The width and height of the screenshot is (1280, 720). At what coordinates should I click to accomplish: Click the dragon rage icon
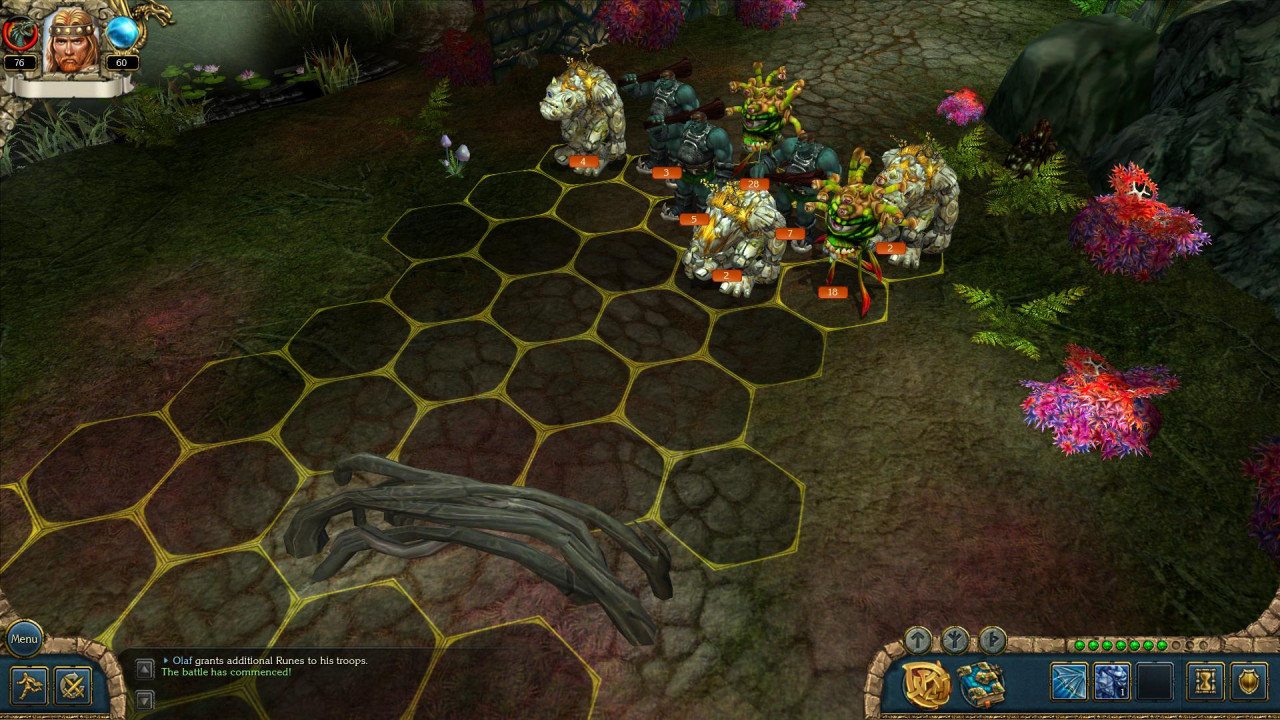[x=20, y=34]
